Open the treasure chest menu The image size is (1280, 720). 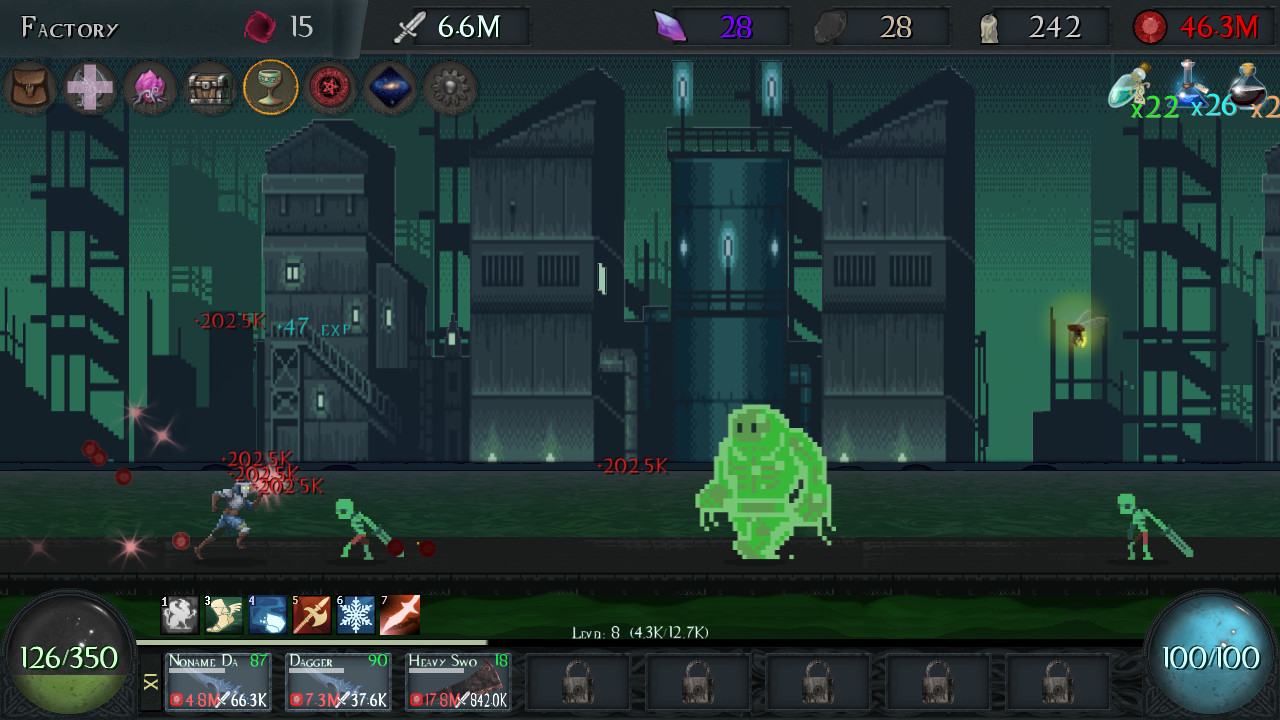click(210, 87)
